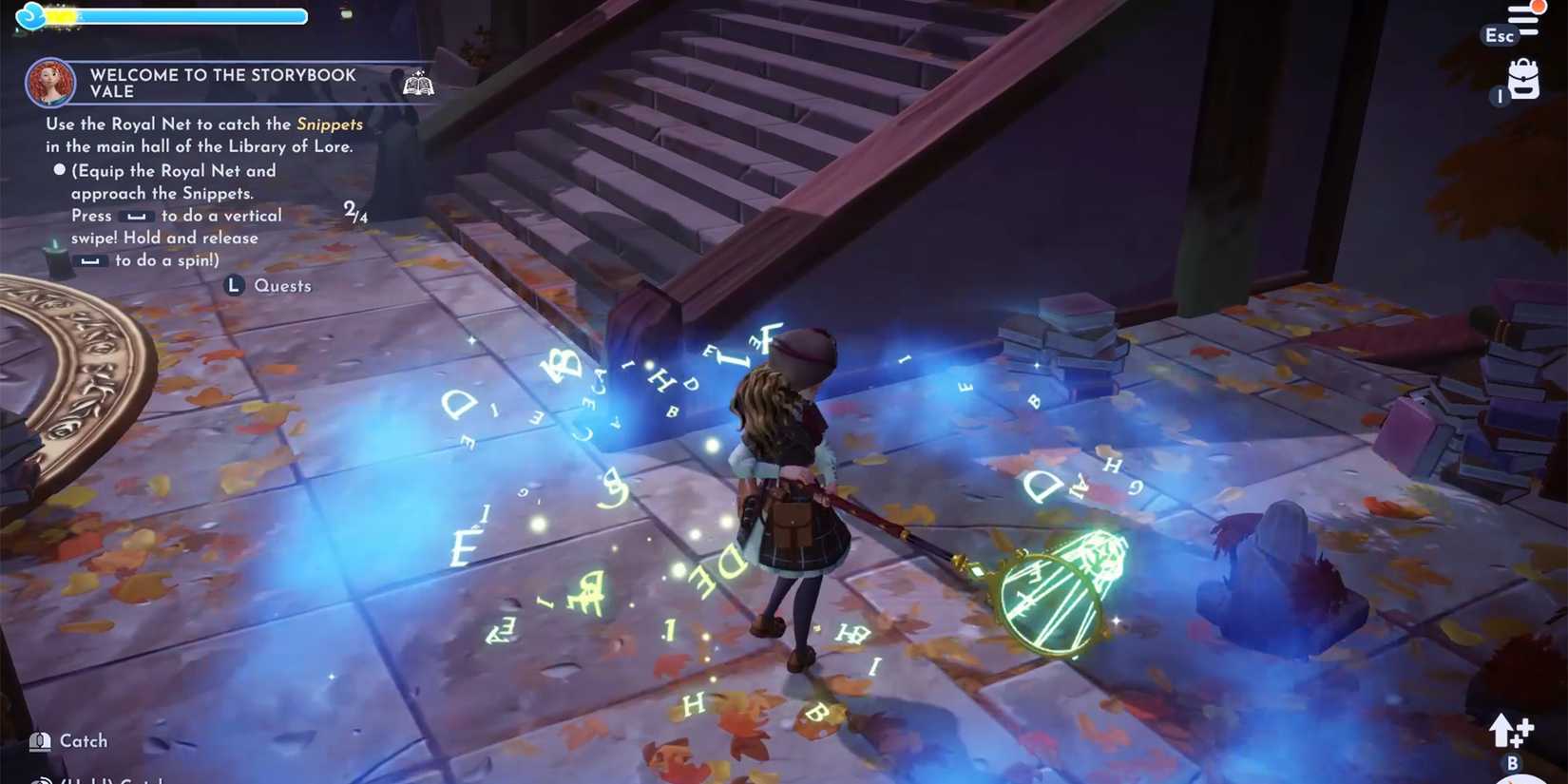Click the 2/4 quest progress counter
The width and height of the screenshot is (1568, 784).
click(354, 211)
